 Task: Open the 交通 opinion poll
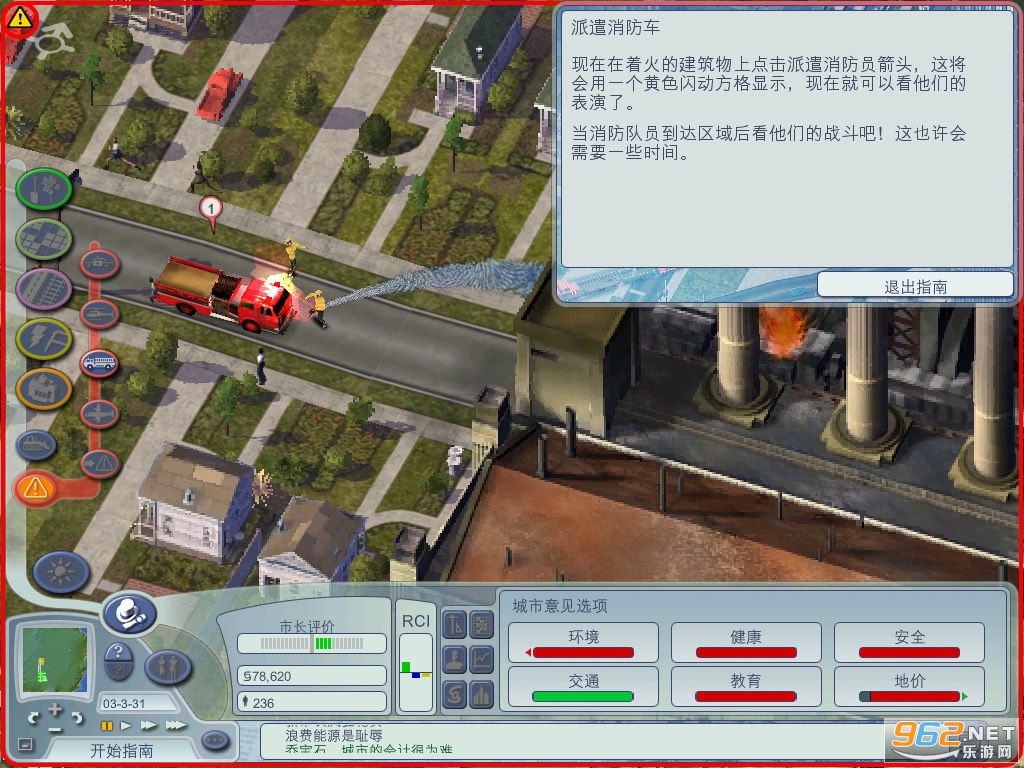584,686
